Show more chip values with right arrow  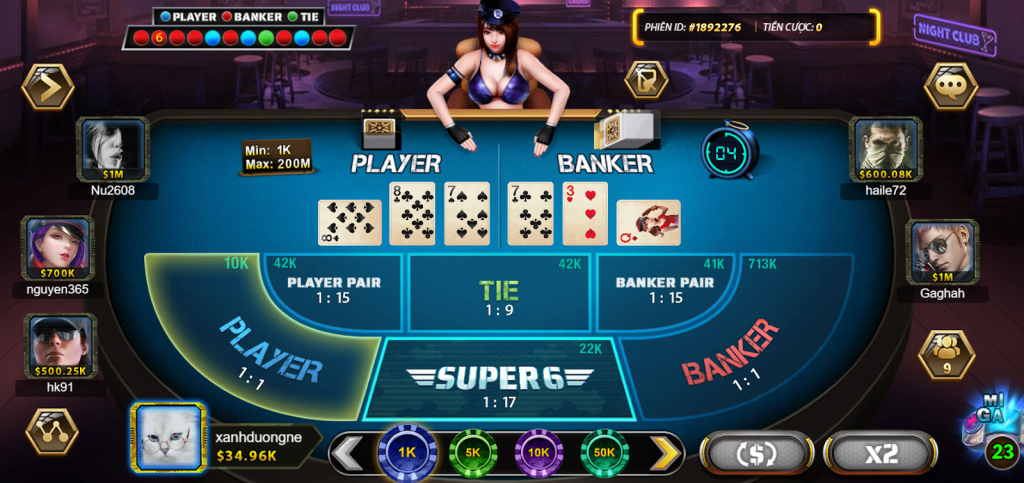[x=665, y=453]
